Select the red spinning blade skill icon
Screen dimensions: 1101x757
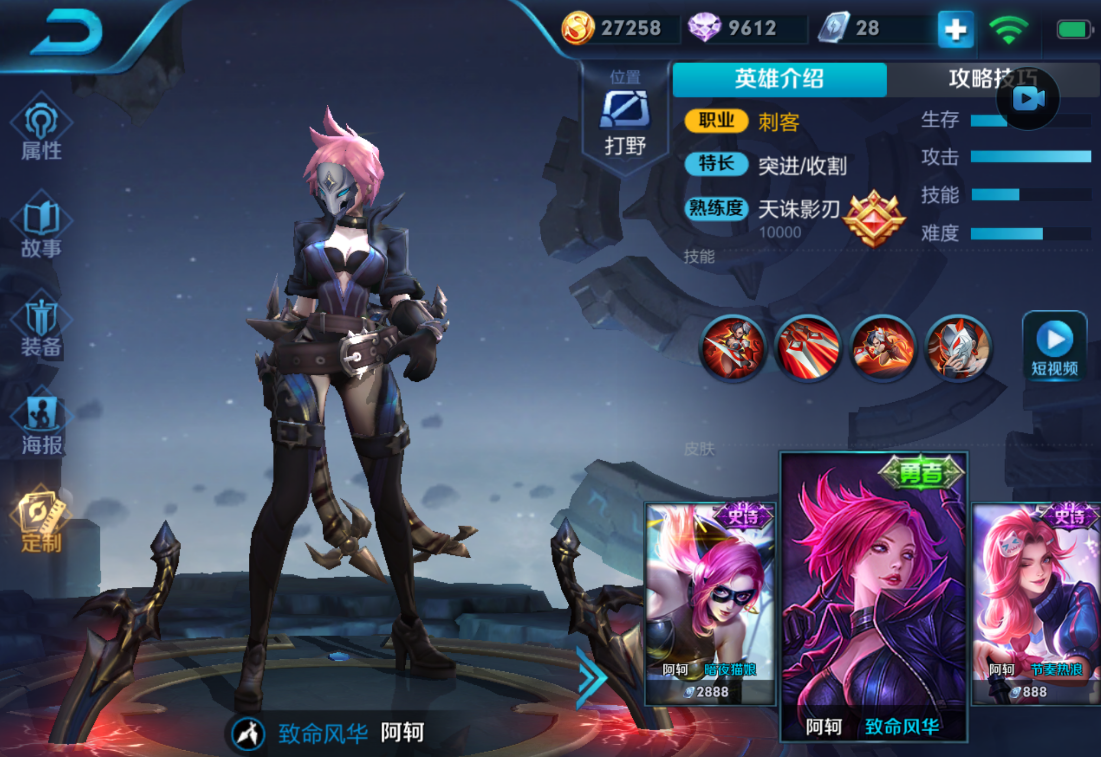click(x=807, y=347)
